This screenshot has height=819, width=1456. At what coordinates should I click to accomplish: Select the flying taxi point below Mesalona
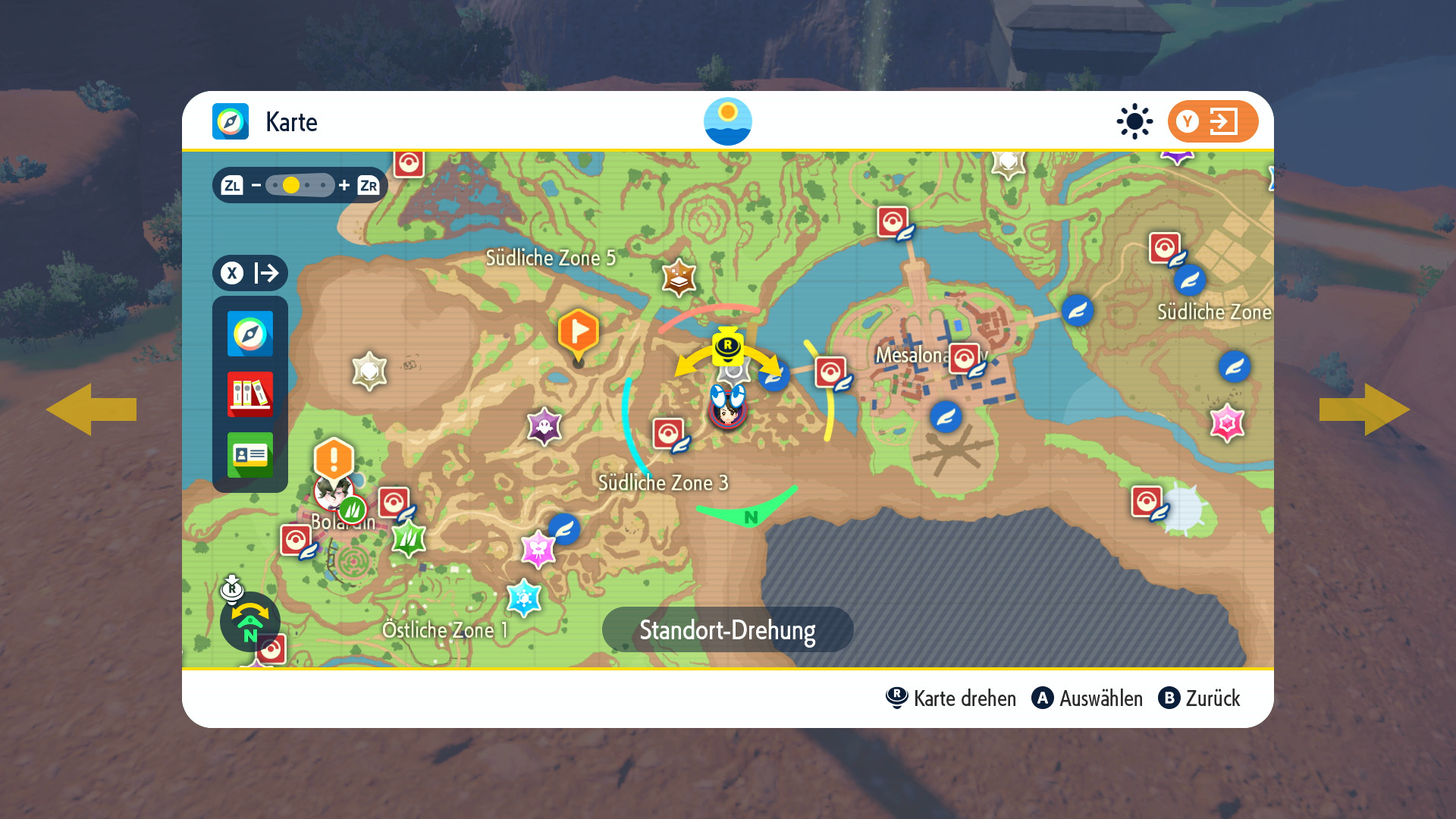946,416
